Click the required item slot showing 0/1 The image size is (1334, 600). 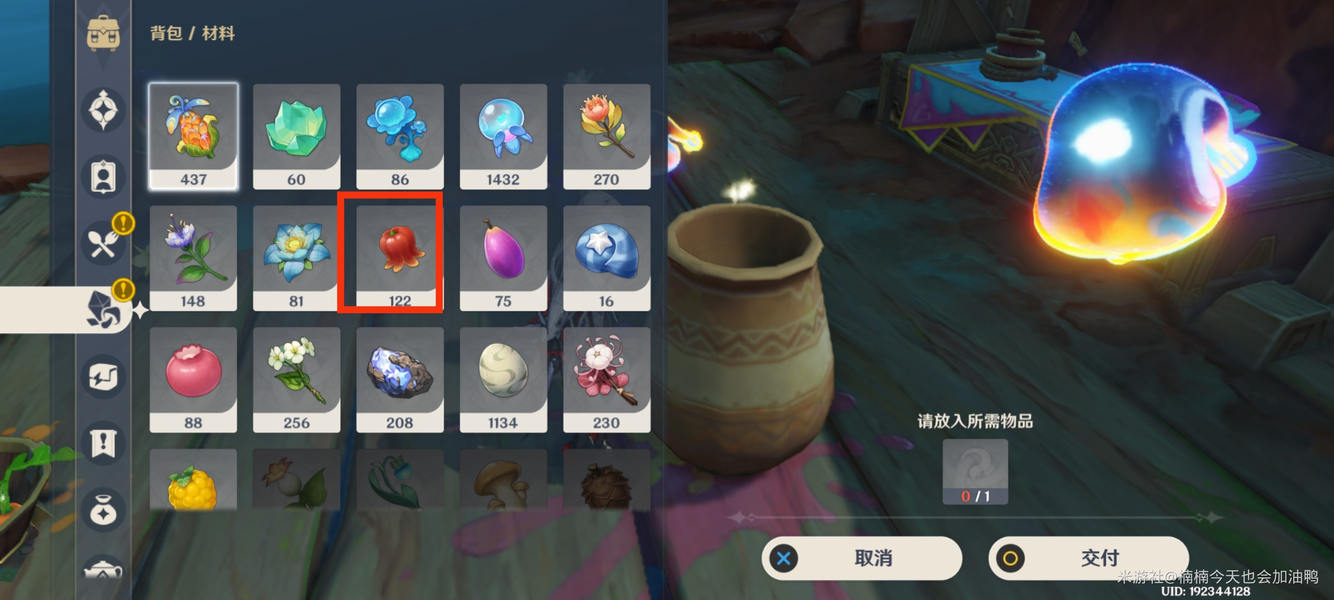click(x=975, y=471)
